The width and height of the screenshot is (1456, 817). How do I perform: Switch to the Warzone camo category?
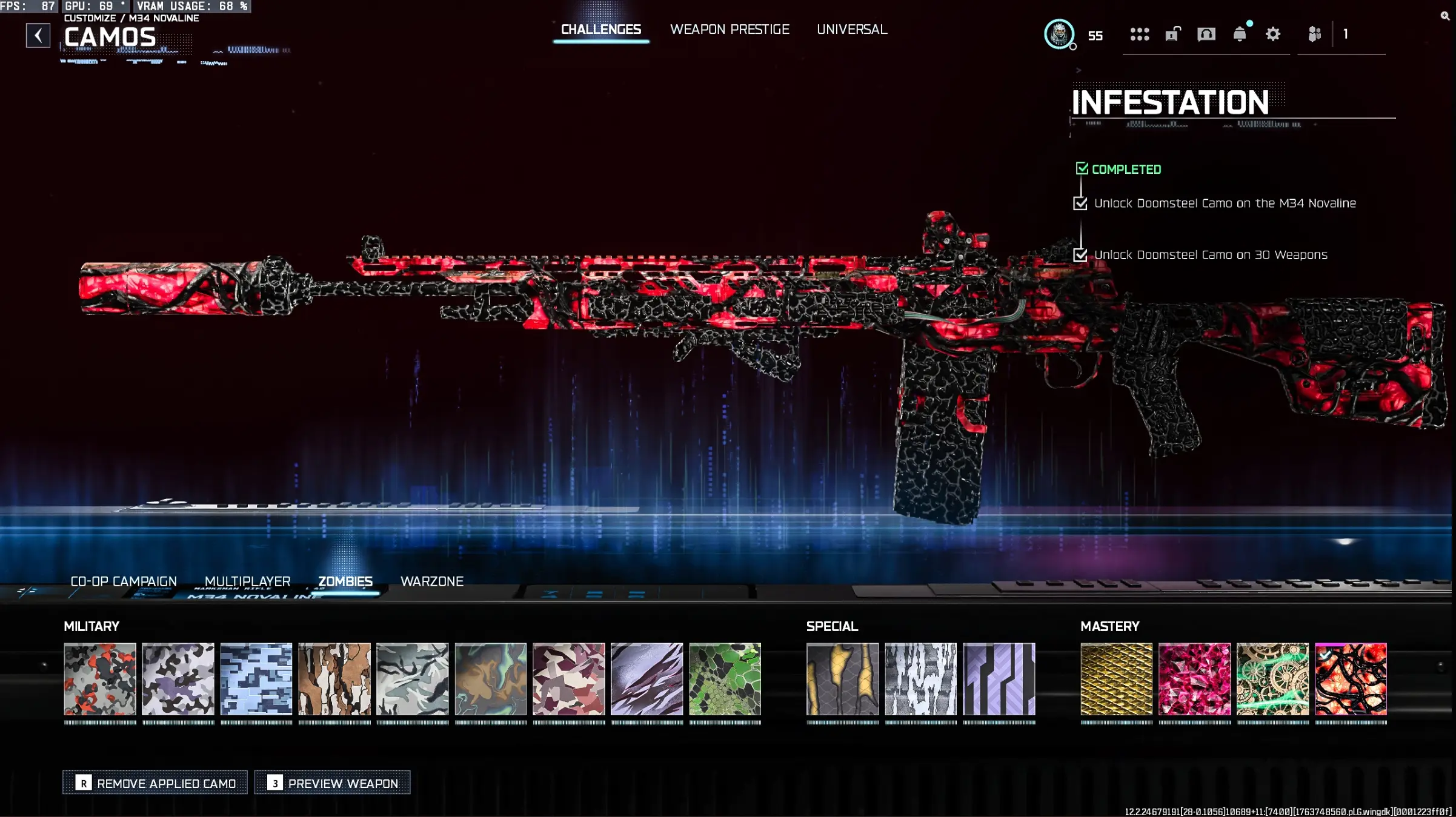point(432,581)
